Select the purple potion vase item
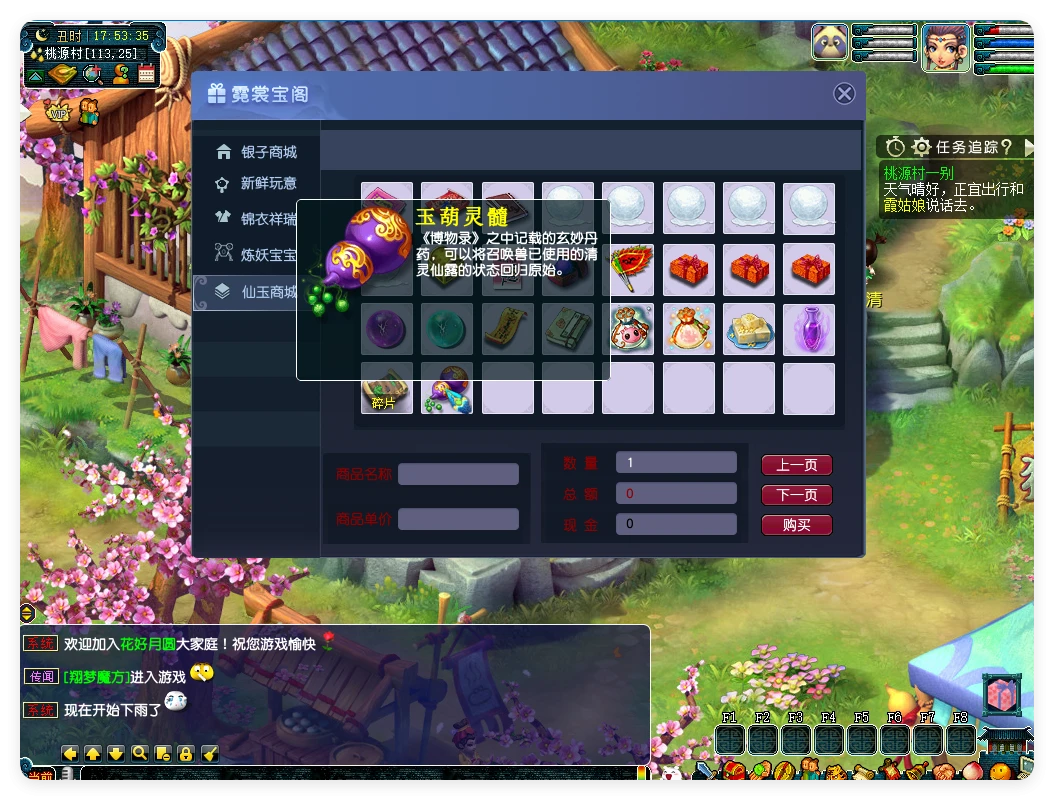 tap(808, 329)
